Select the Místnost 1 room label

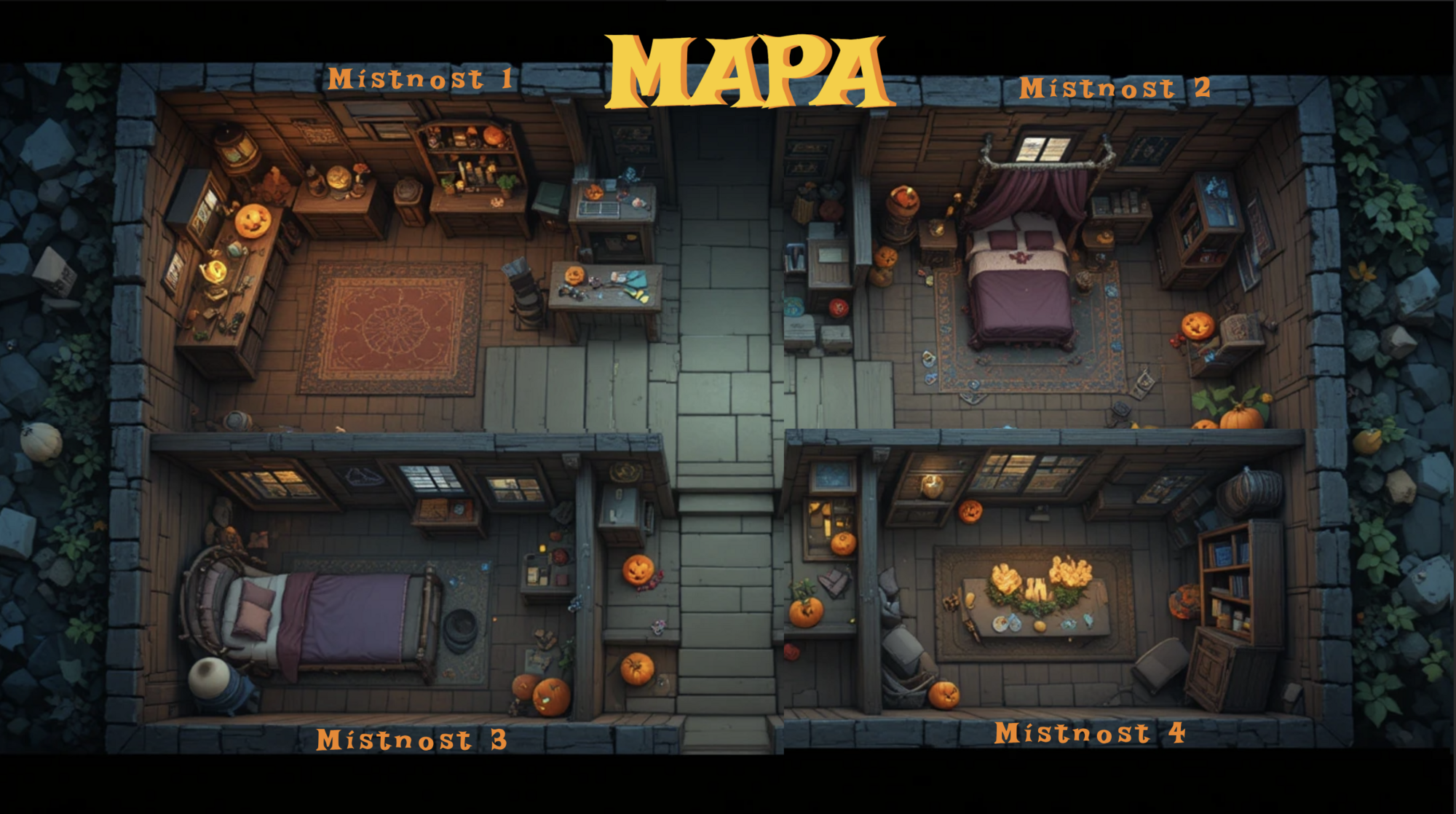[x=420, y=79]
